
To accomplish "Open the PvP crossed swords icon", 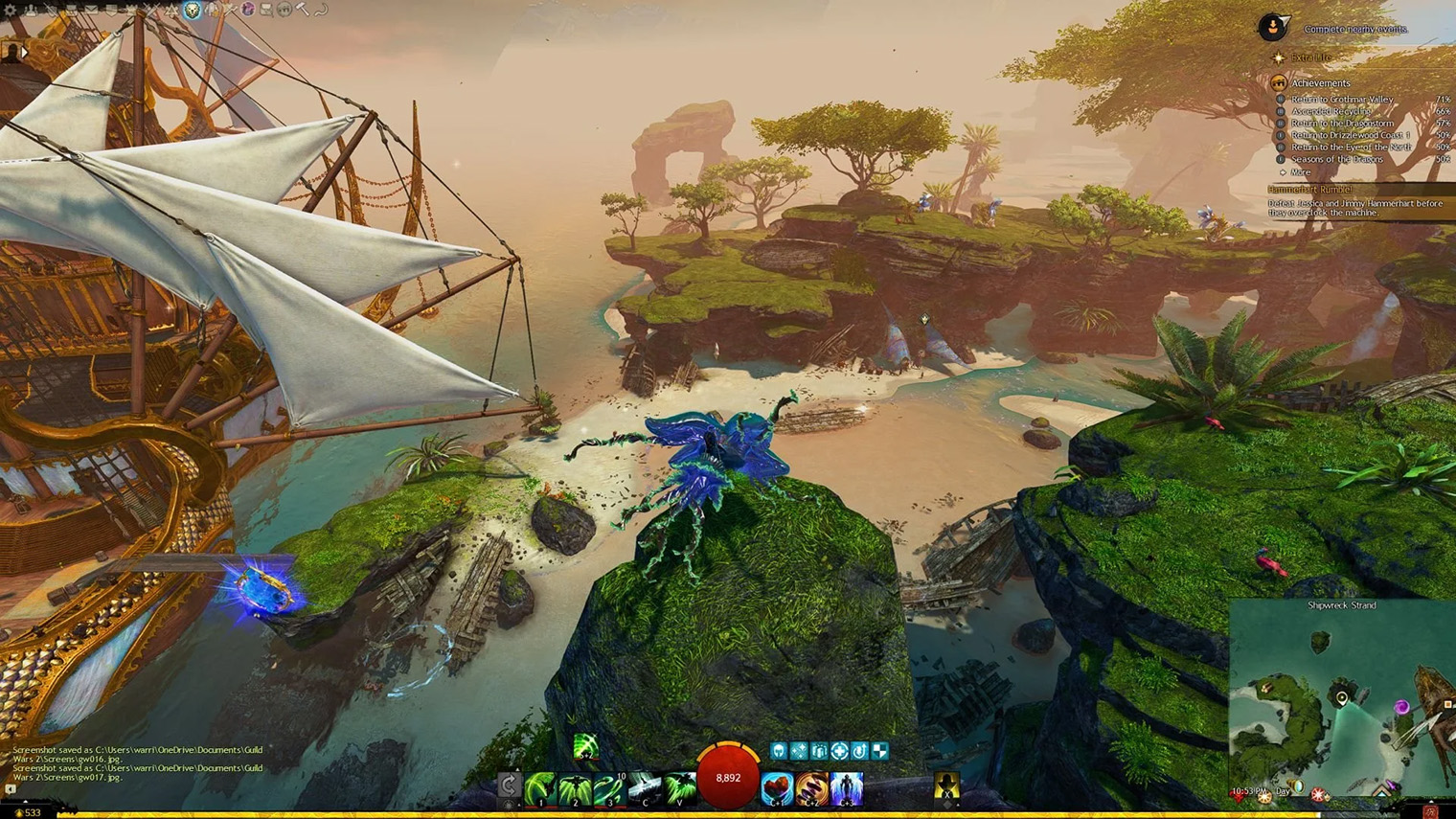I will (x=151, y=10).
